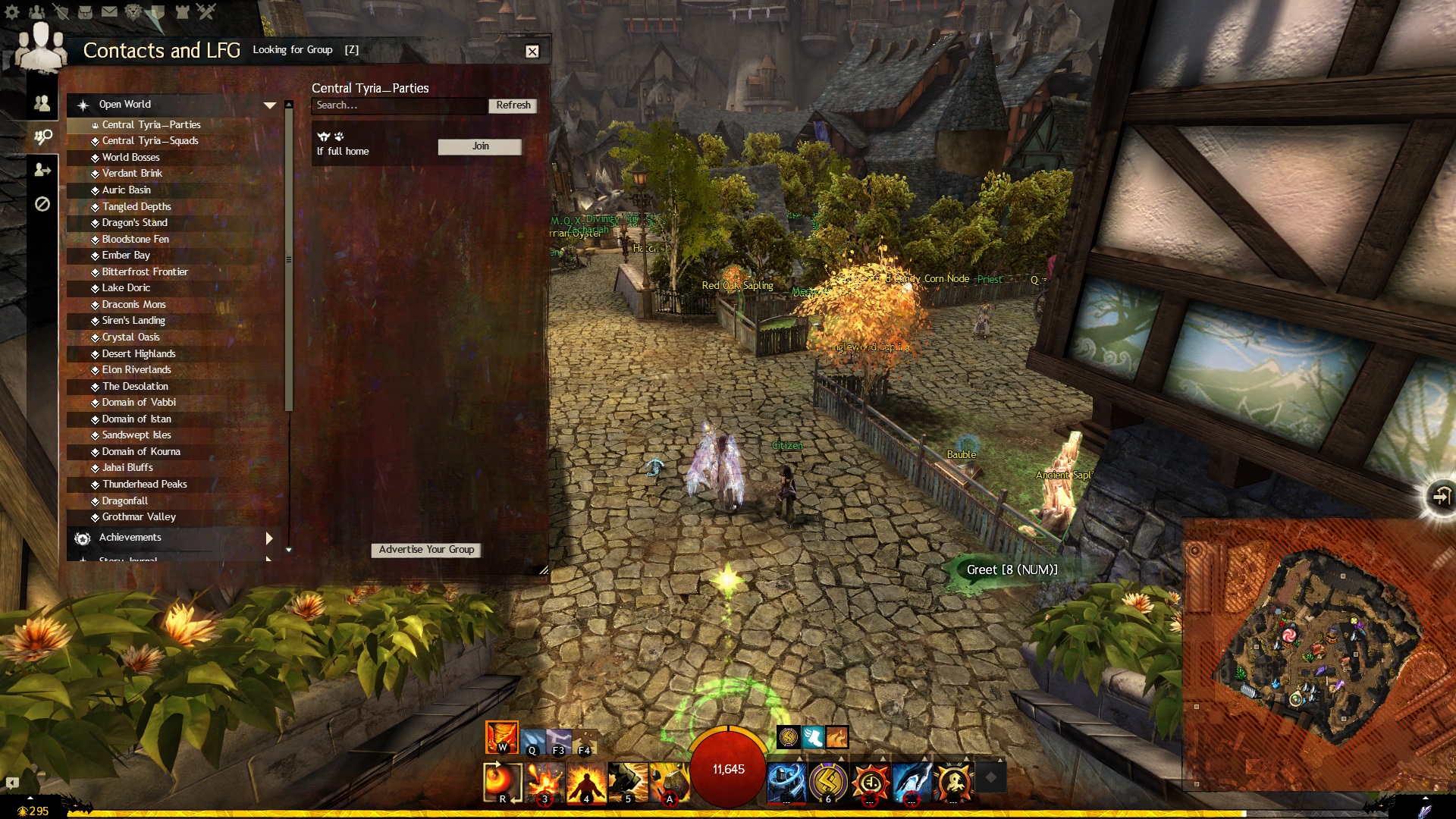Viewport: 1456px width, 819px height.
Task: Open the World Bosses LFG category
Action: 131,158
